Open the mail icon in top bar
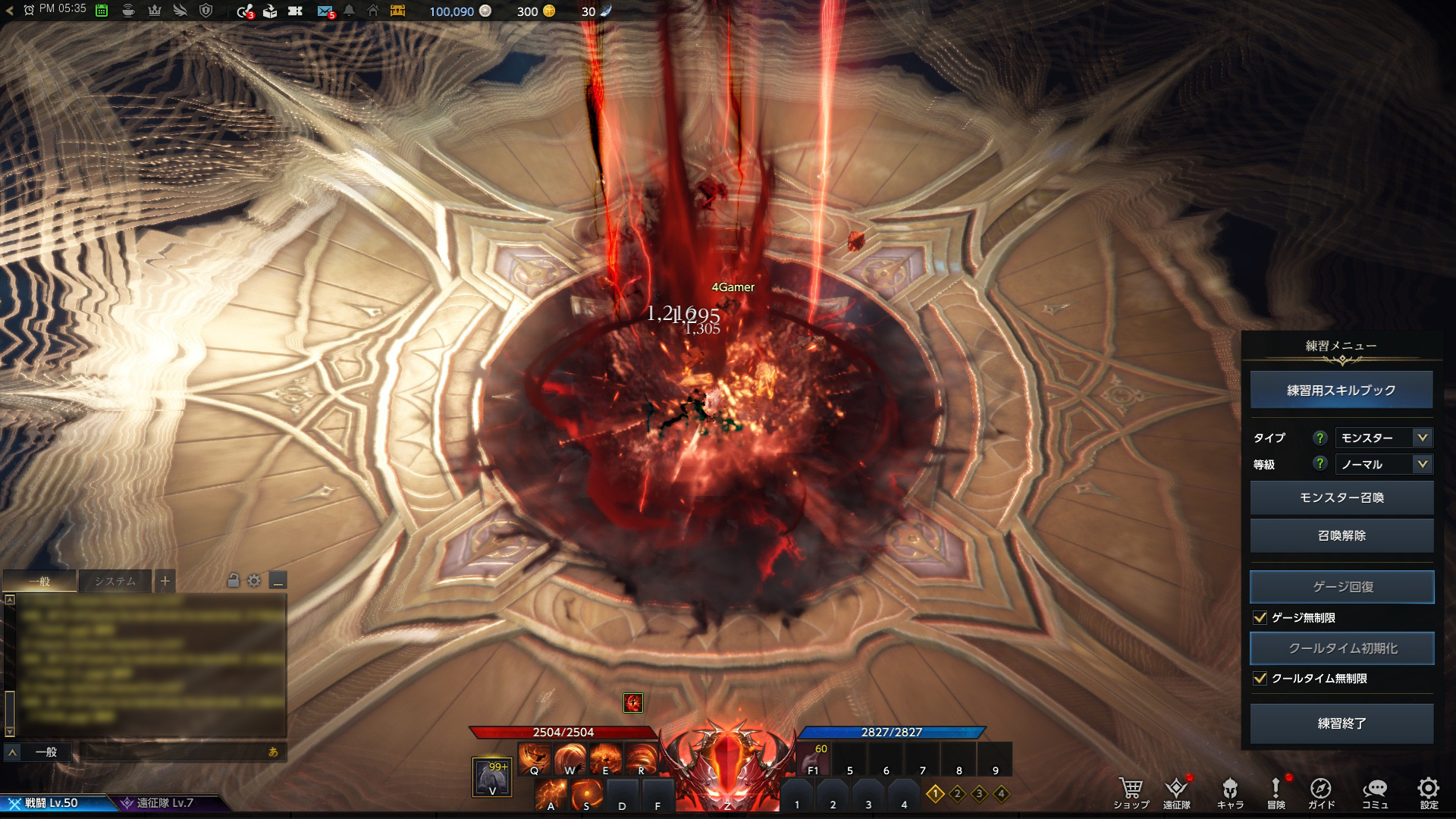Image resolution: width=1456 pixels, height=819 pixels. coord(325,11)
